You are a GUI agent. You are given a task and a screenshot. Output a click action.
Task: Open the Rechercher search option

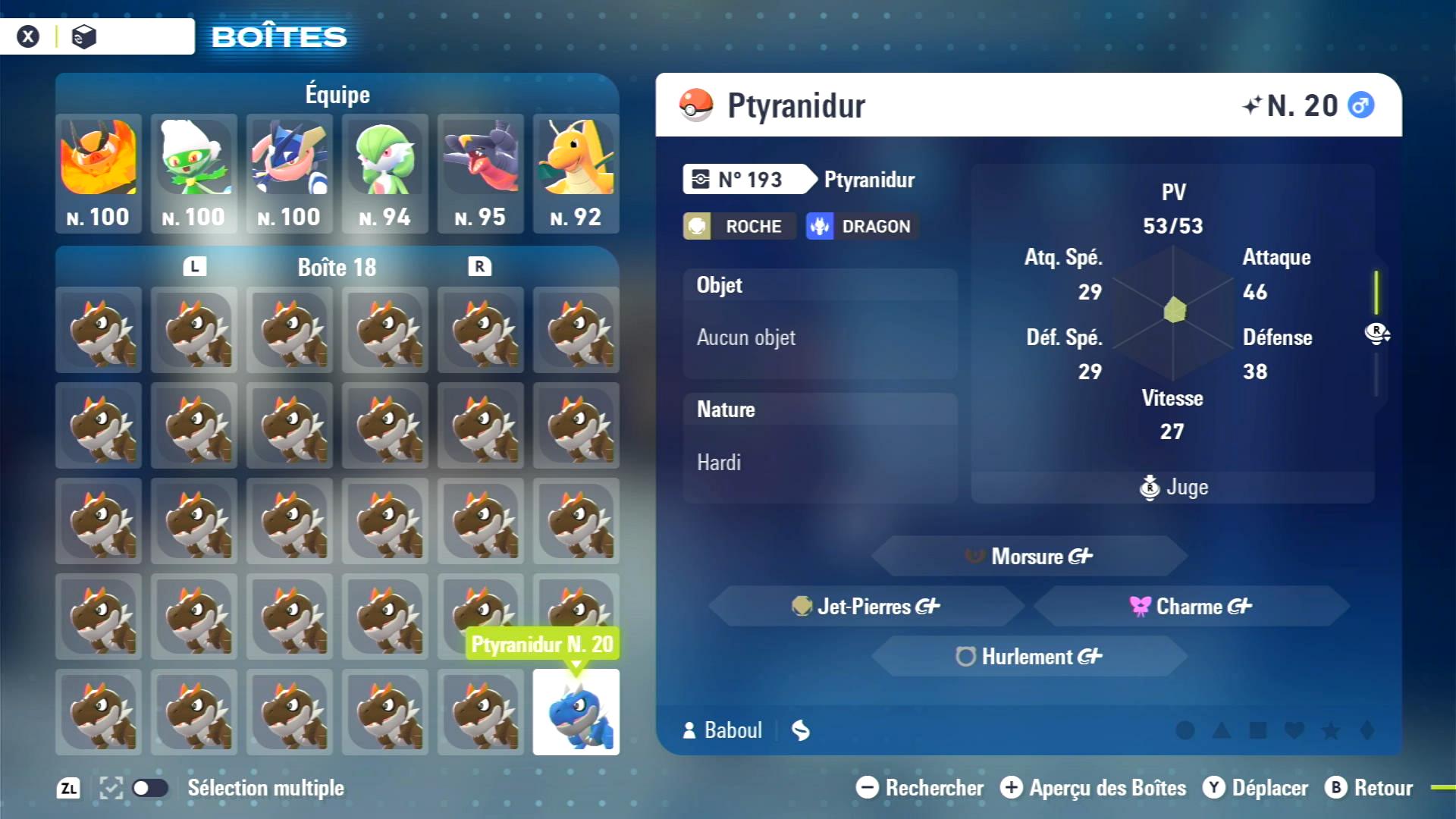pyautogui.click(x=920, y=788)
